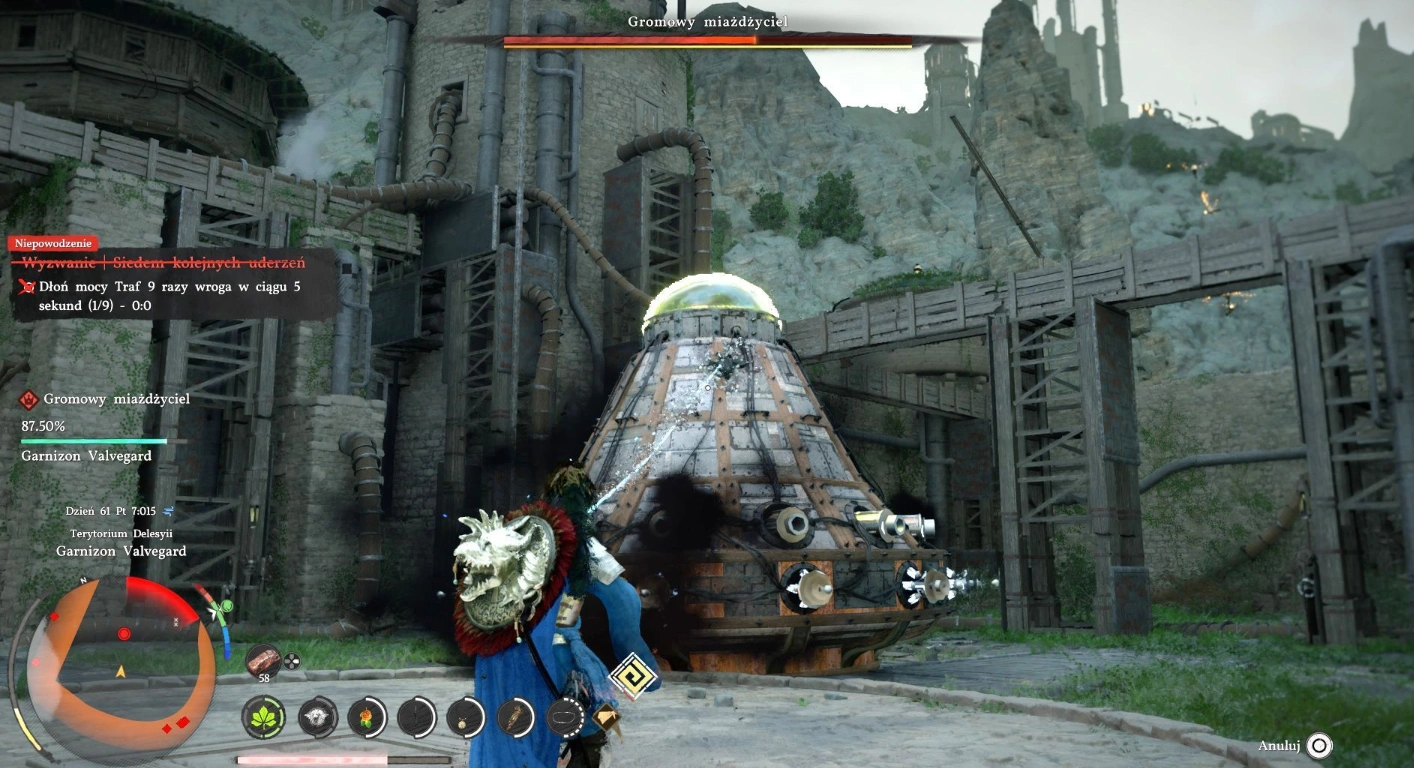
Task: Select the green leaf skill slot
Action: [264, 717]
